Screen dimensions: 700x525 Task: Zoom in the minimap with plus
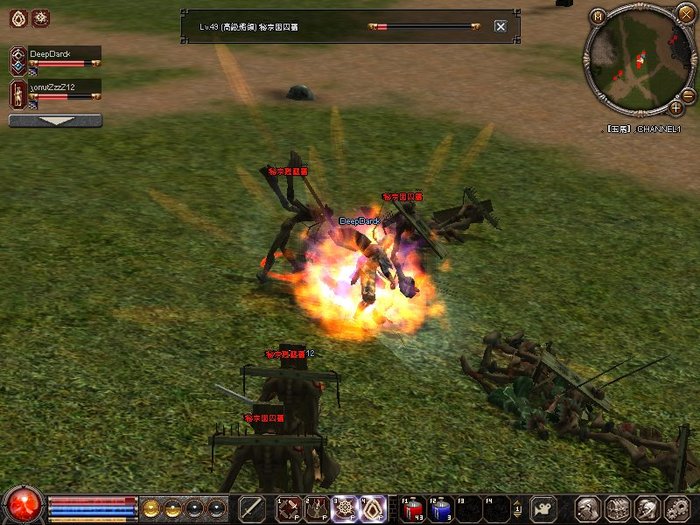tap(677, 107)
